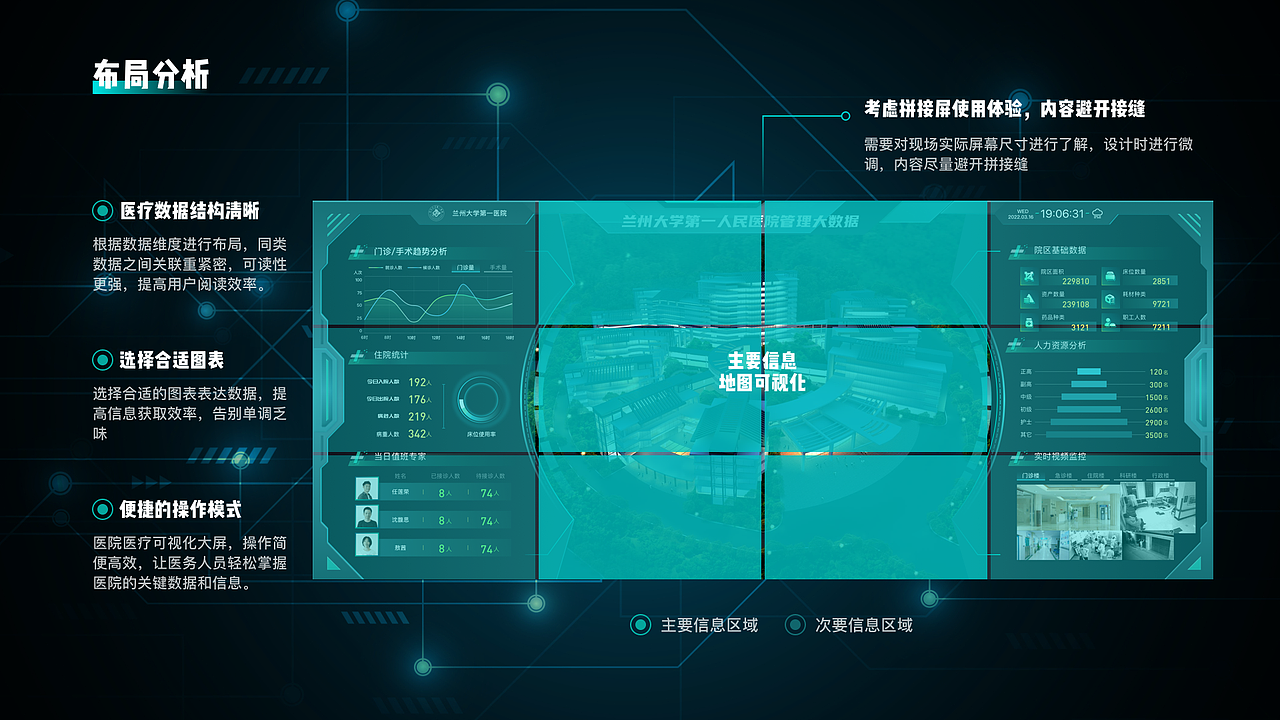Click the 药品种类 pill icon
Screen dimensions: 1280x720
point(1029,322)
